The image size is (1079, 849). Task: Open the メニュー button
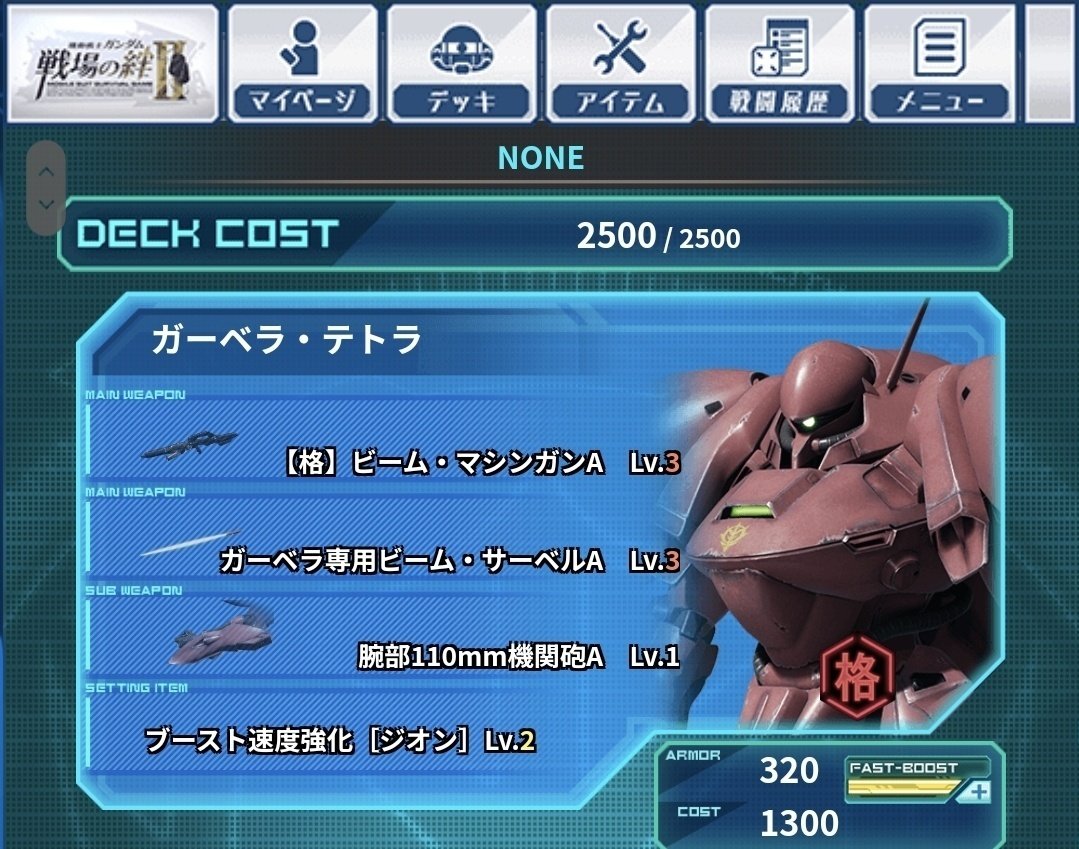pos(939,63)
